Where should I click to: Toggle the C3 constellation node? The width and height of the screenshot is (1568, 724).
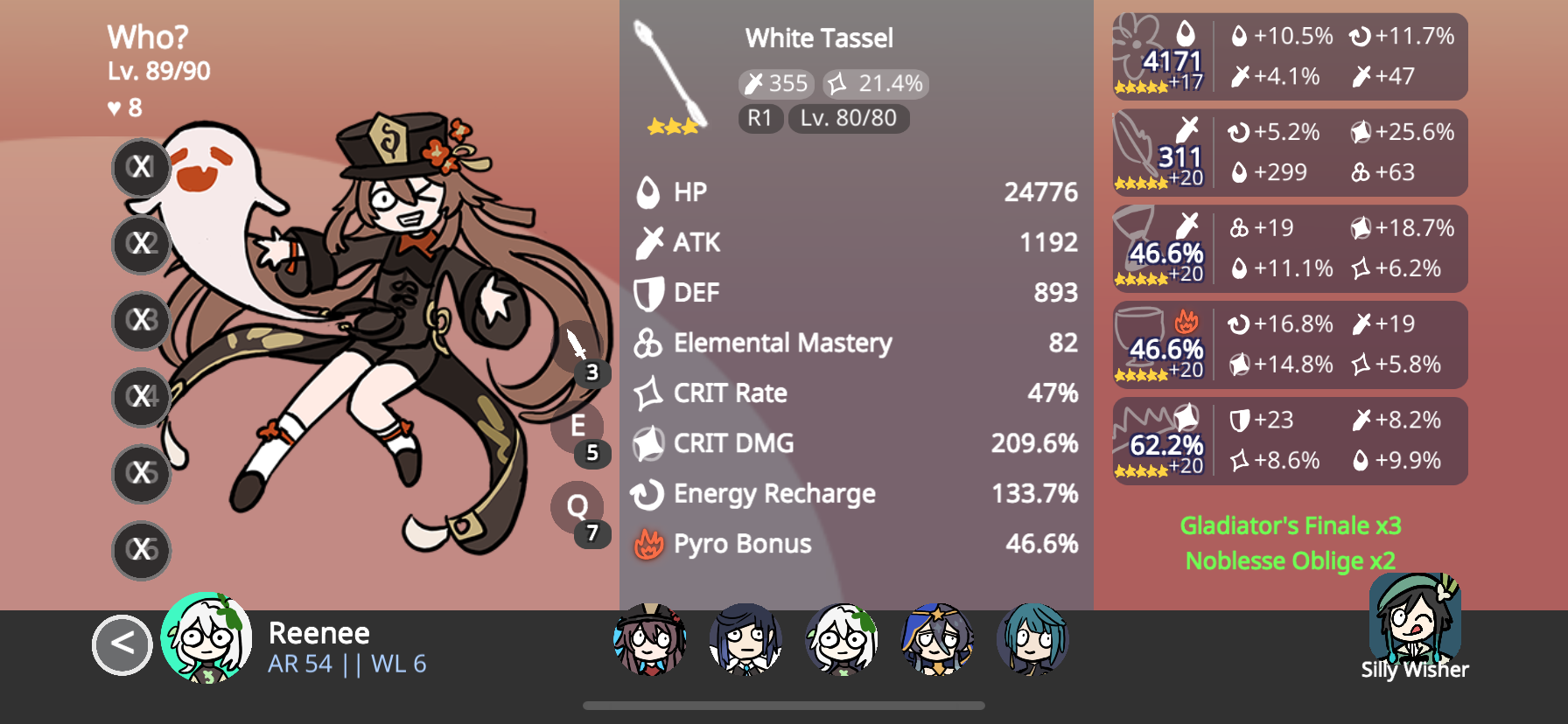(141, 320)
